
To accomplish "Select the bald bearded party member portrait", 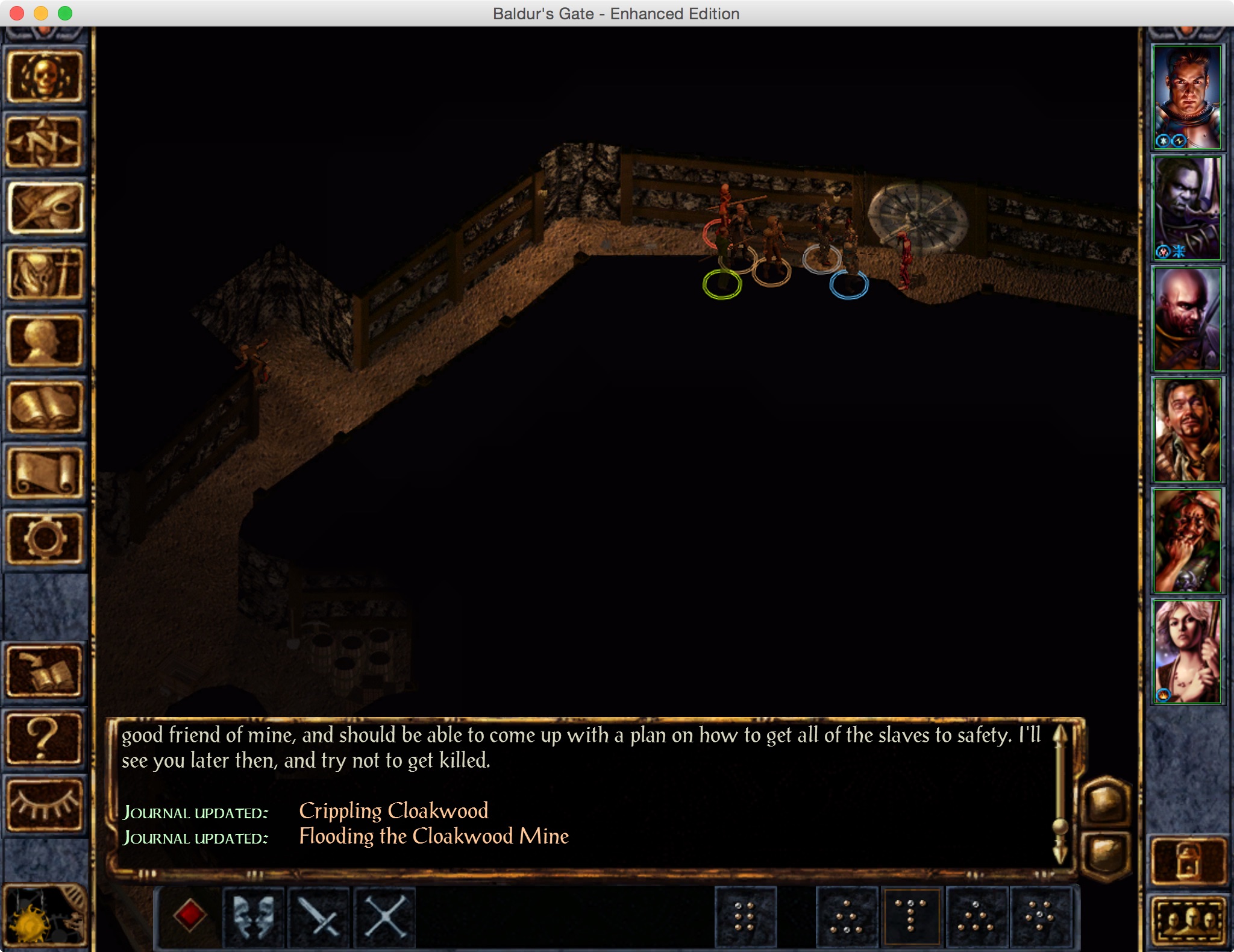I will click(1186, 319).
